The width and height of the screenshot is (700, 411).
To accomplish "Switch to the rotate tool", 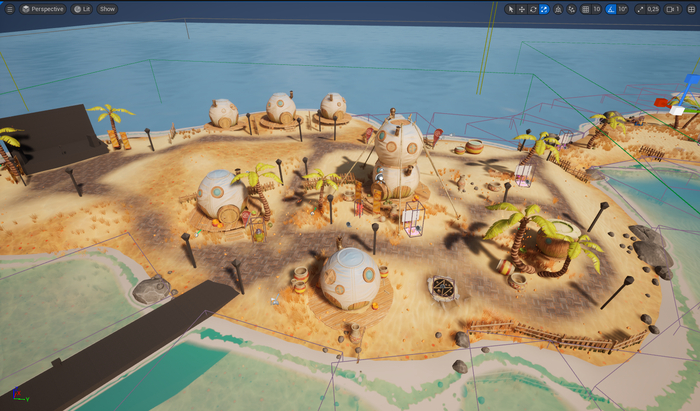I will click(x=533, y=9).
